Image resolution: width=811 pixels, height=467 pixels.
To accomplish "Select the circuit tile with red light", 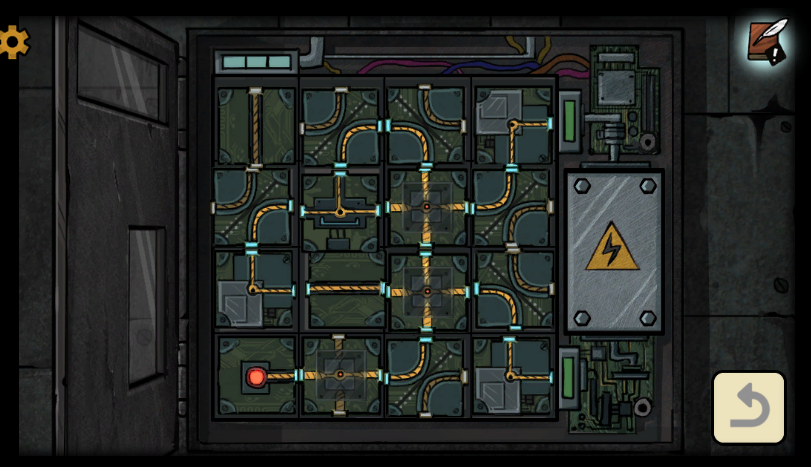I will coord(256,376).
